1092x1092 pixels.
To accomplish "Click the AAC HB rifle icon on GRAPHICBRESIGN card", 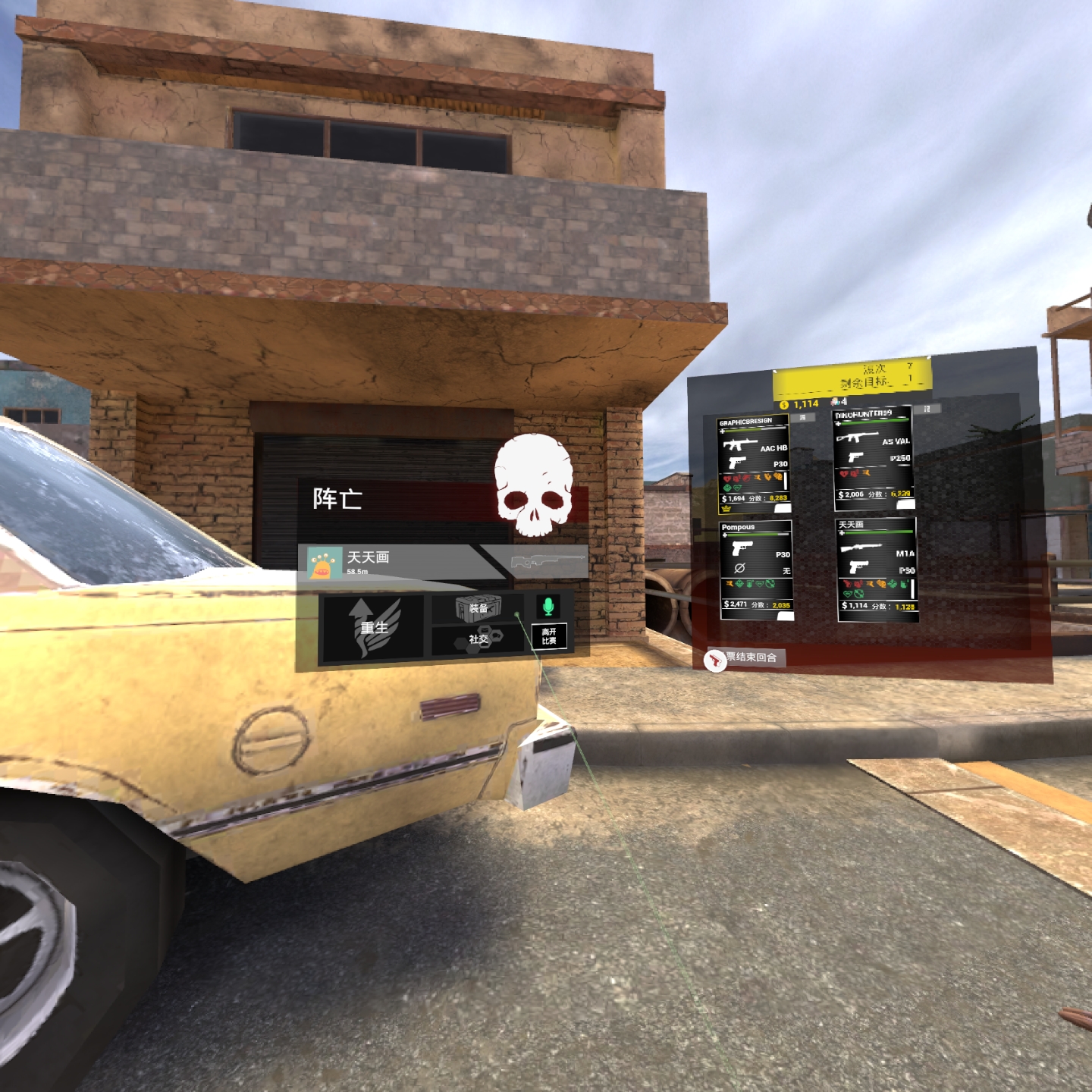I will [742, 444].
